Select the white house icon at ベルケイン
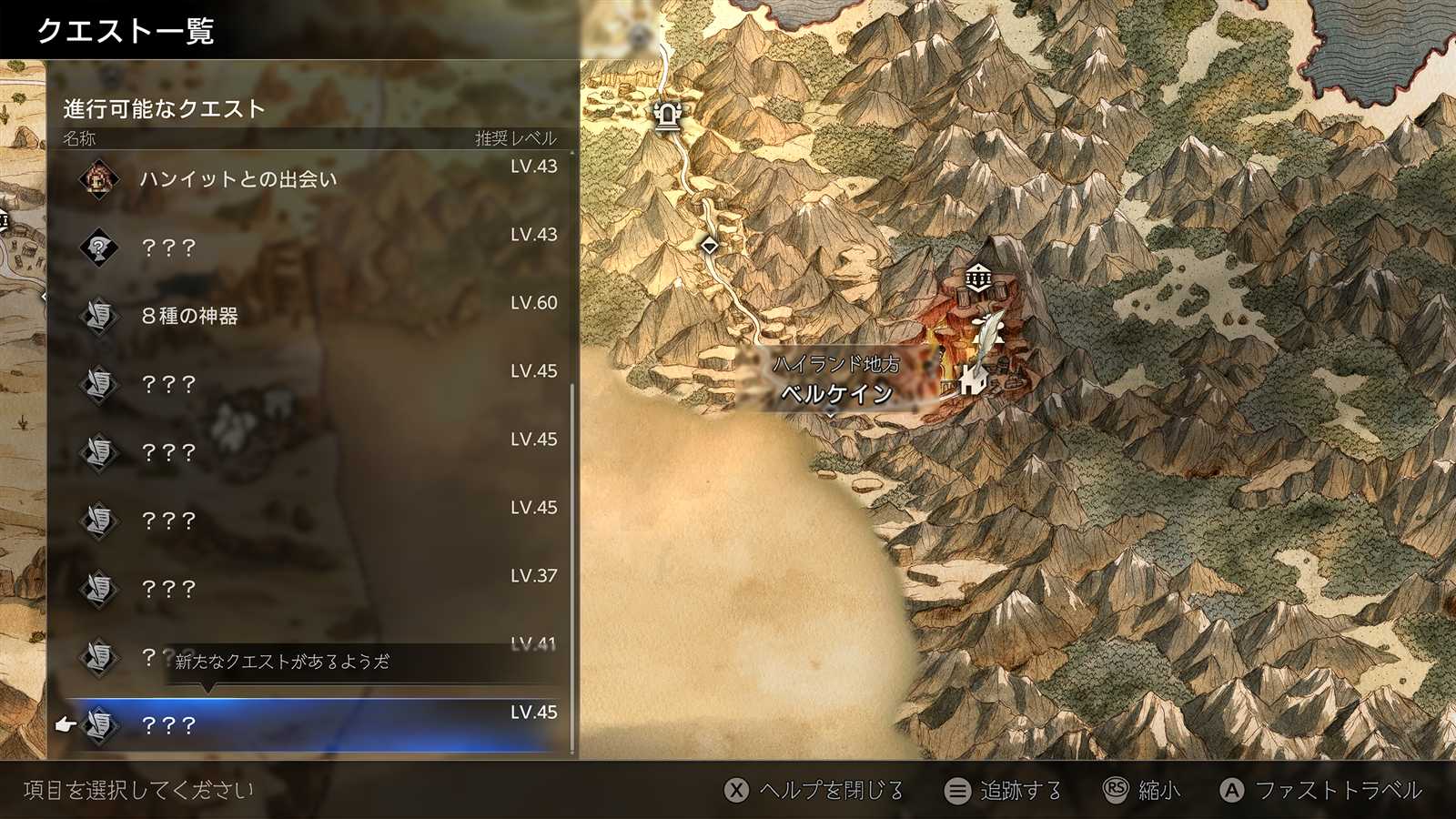The height and width of the screenshot is (819, 1456). click(972, 380)
